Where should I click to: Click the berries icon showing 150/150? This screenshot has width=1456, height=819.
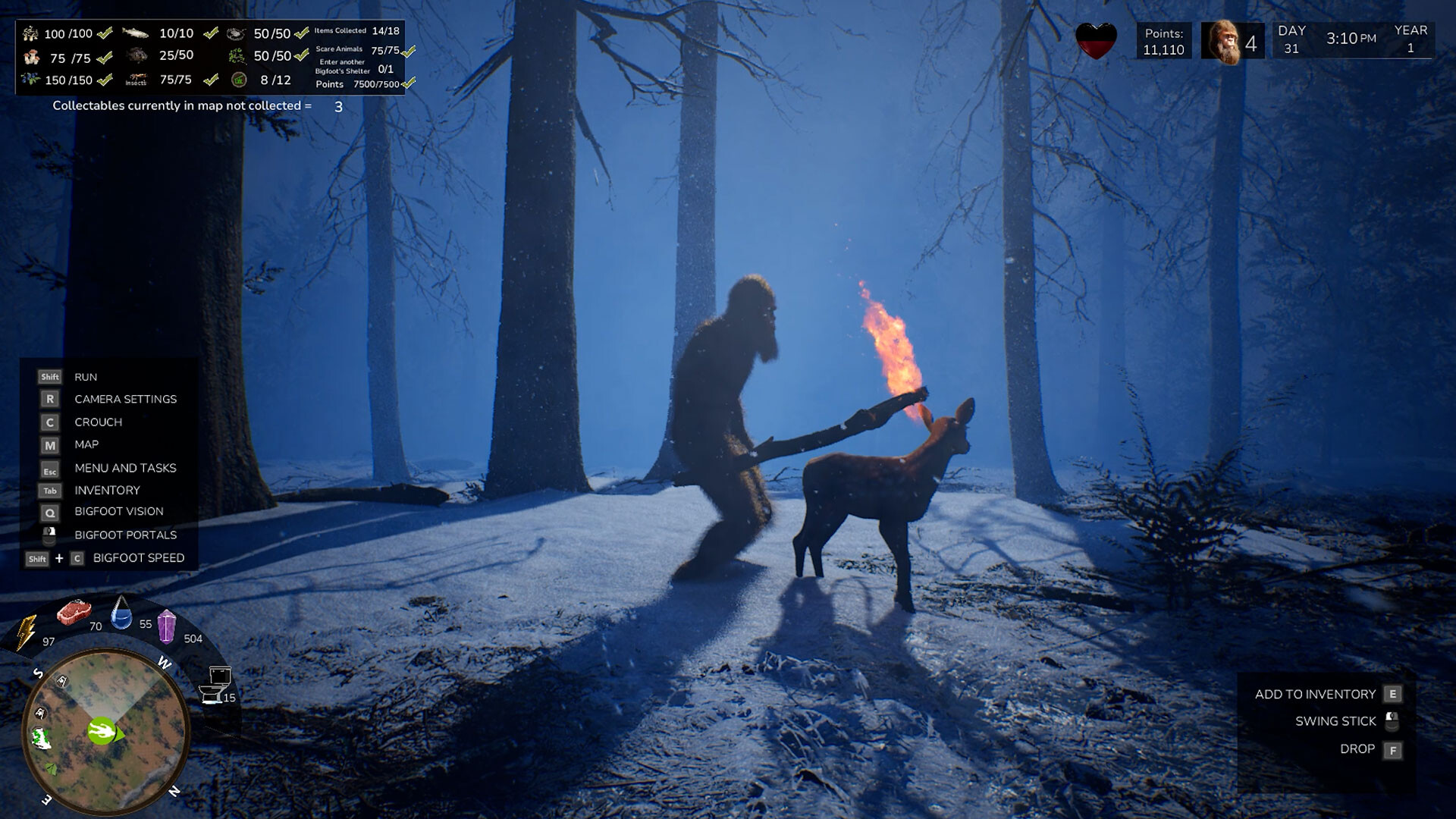coord(30,79)
